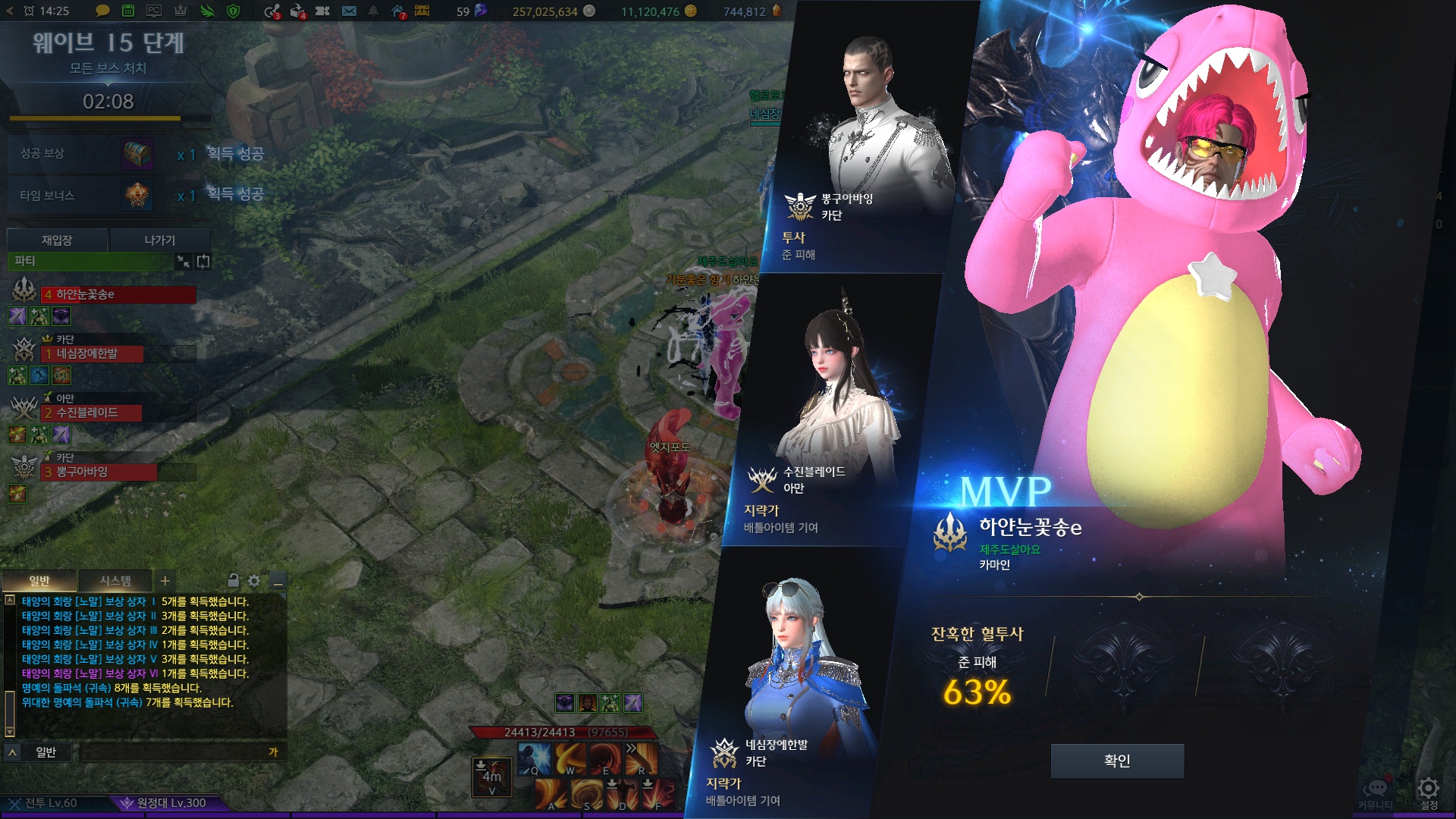Confirm the MVP screen with 확인
This screenshot has height=819, width=1456.
coord(1117,761)
